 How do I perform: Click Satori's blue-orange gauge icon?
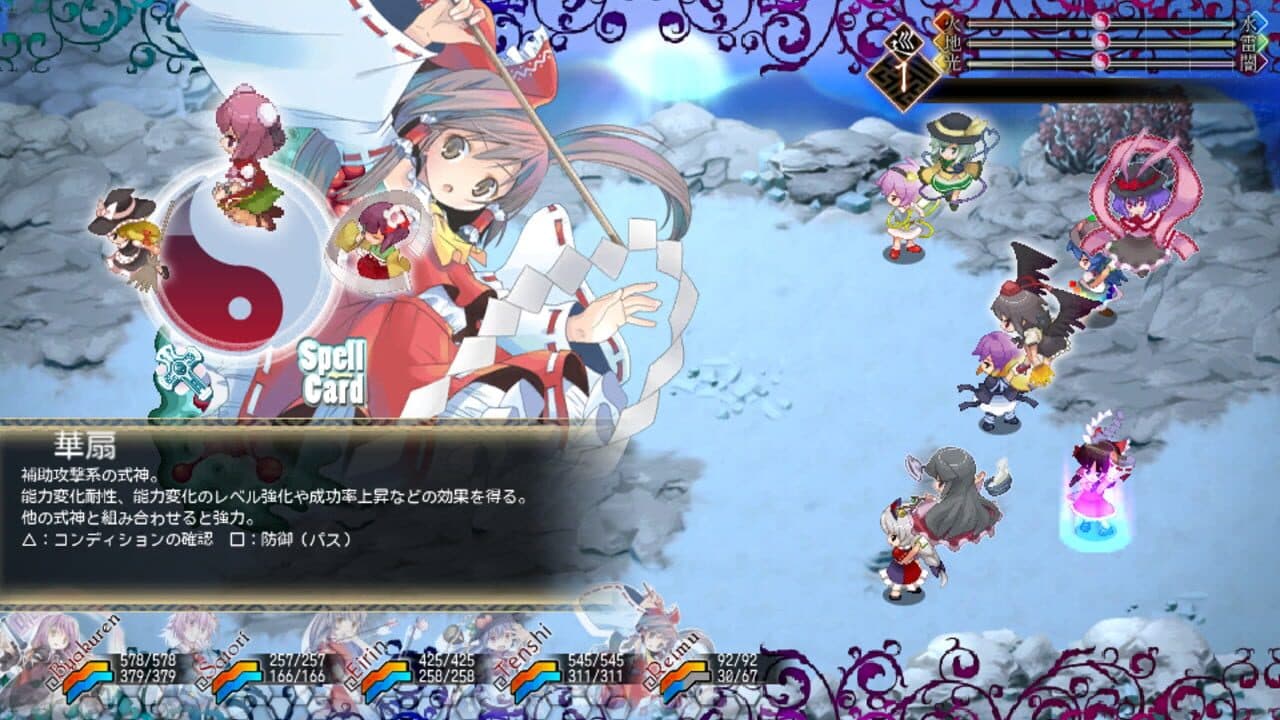(x=237, y=681)
